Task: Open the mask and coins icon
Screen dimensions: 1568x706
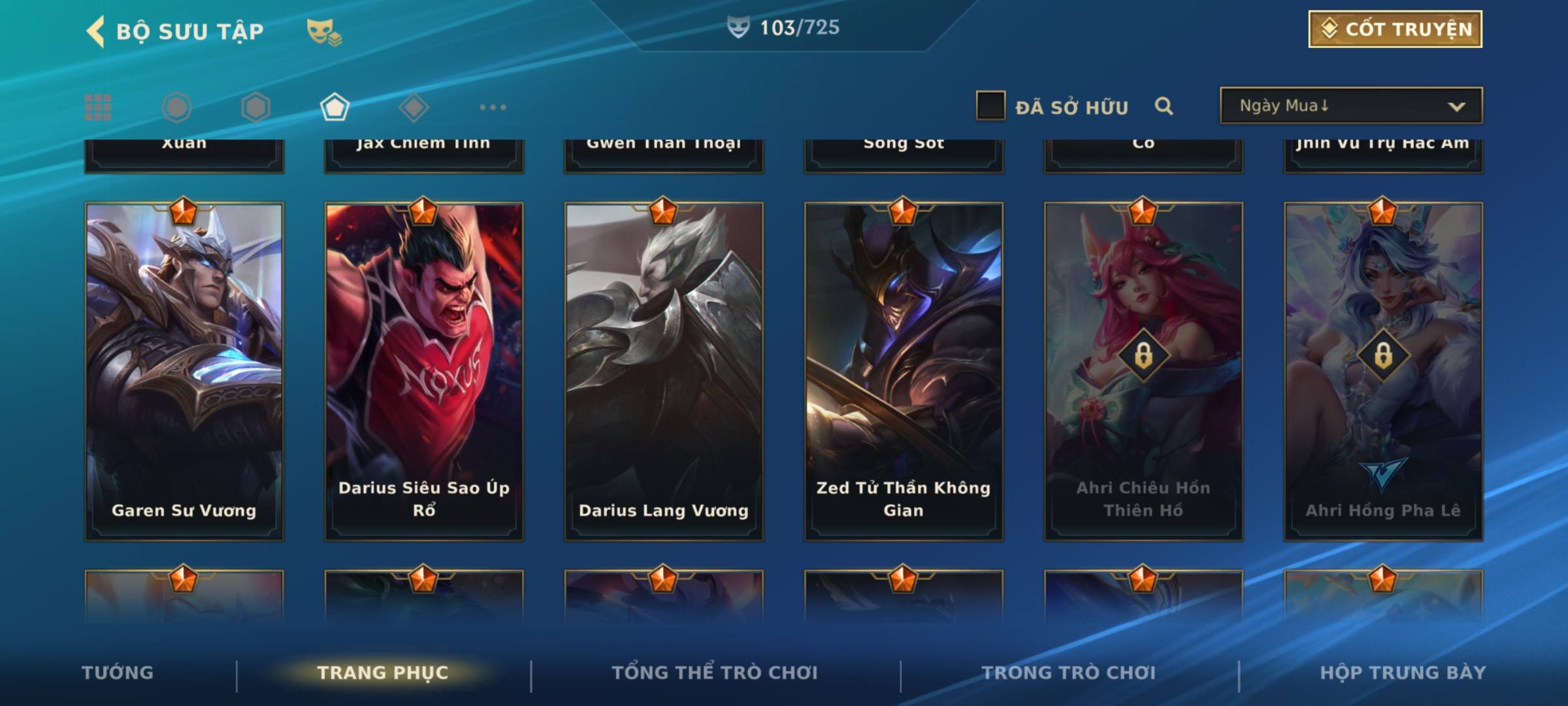Action: coord(324,31)
